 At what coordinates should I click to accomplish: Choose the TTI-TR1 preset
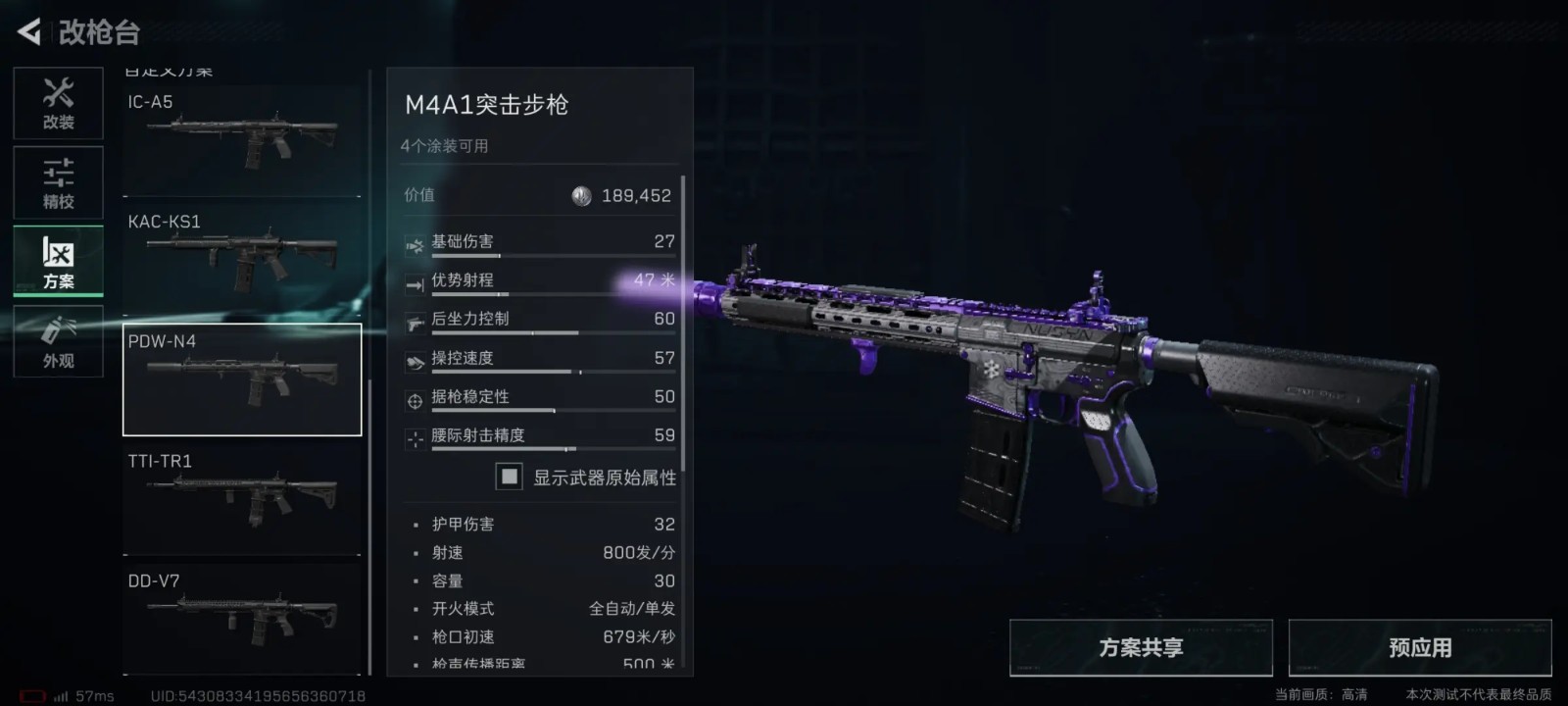point(242,500)
